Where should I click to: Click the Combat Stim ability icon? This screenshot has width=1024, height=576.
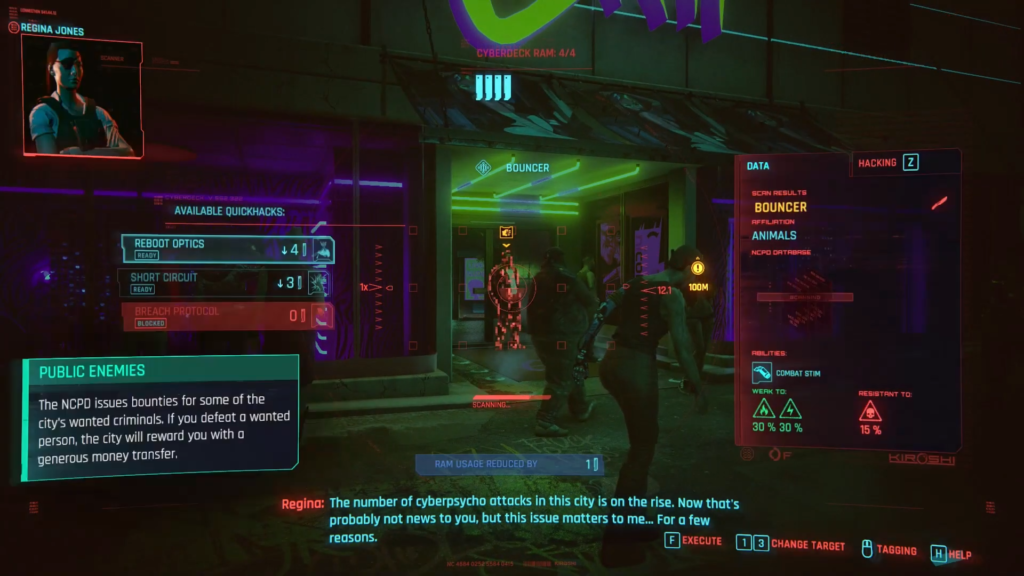(763, 373)
